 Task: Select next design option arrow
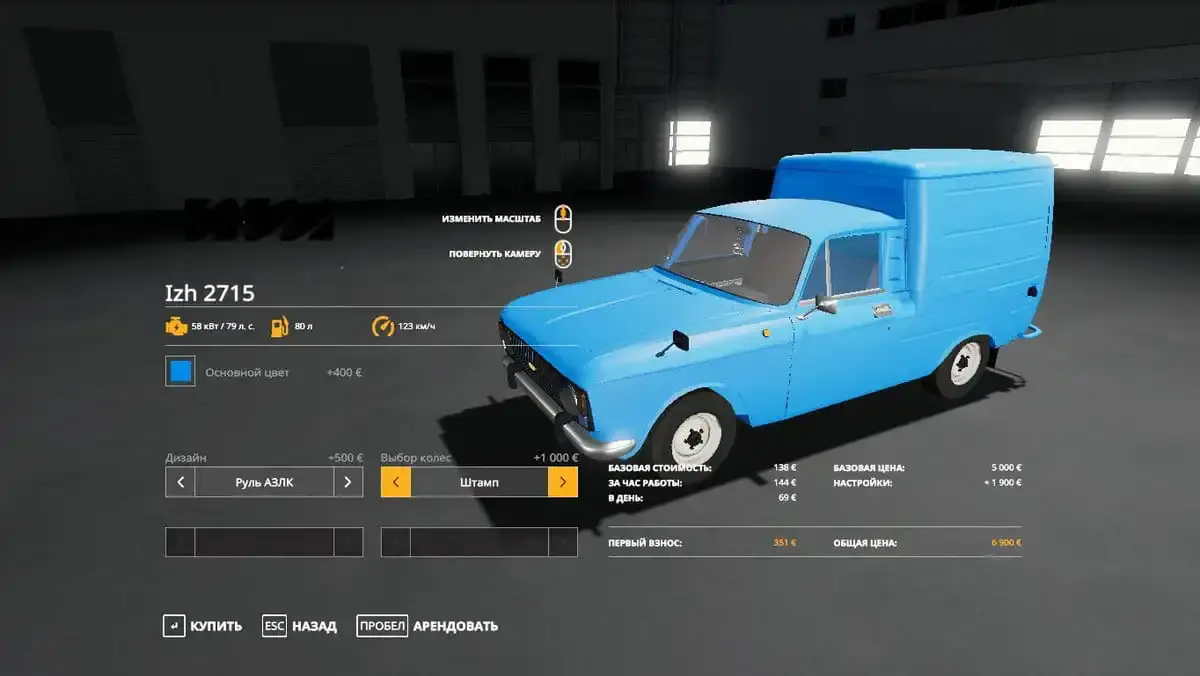click(347, 482)
